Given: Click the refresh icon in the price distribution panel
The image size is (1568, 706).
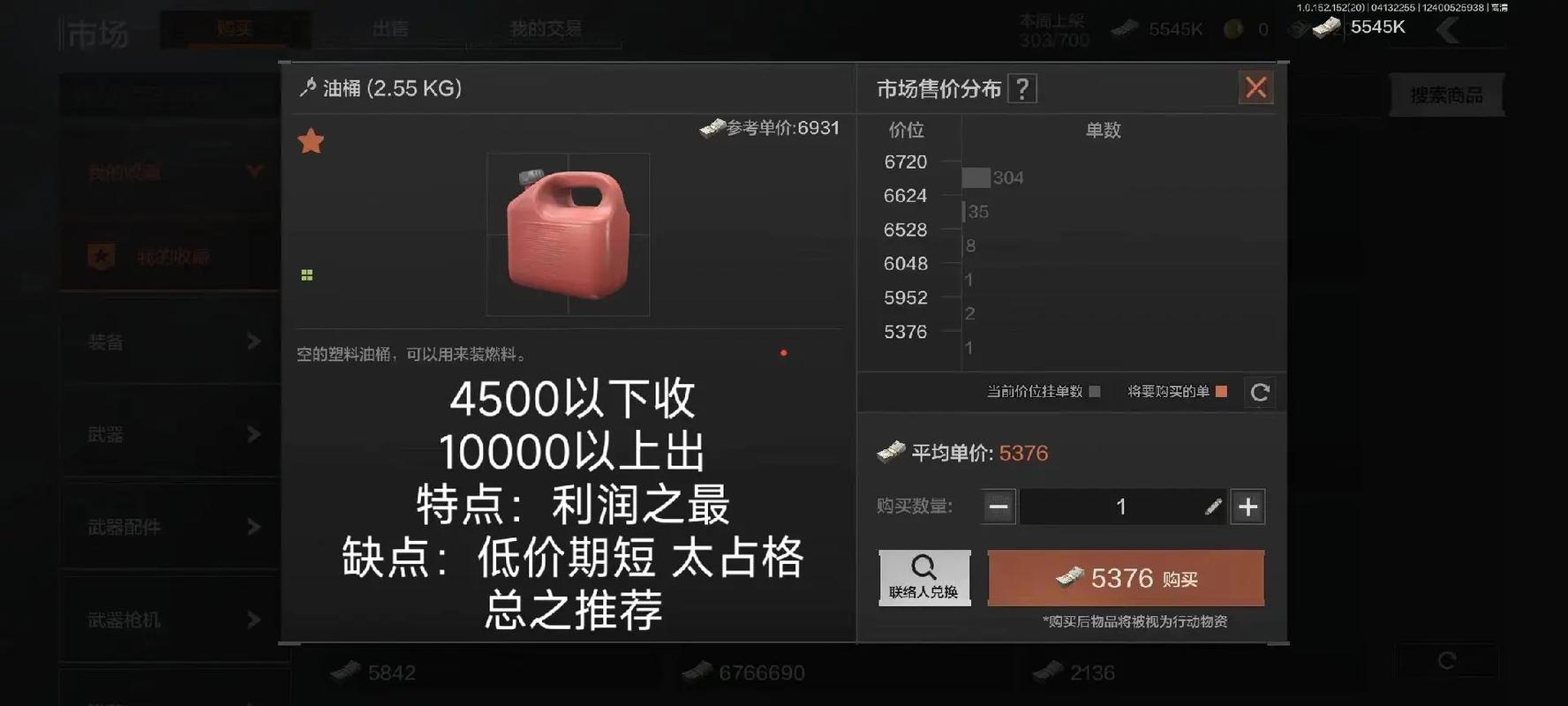Looking at the screenshot, I should pyautogui.click(x=1259, y=393).
